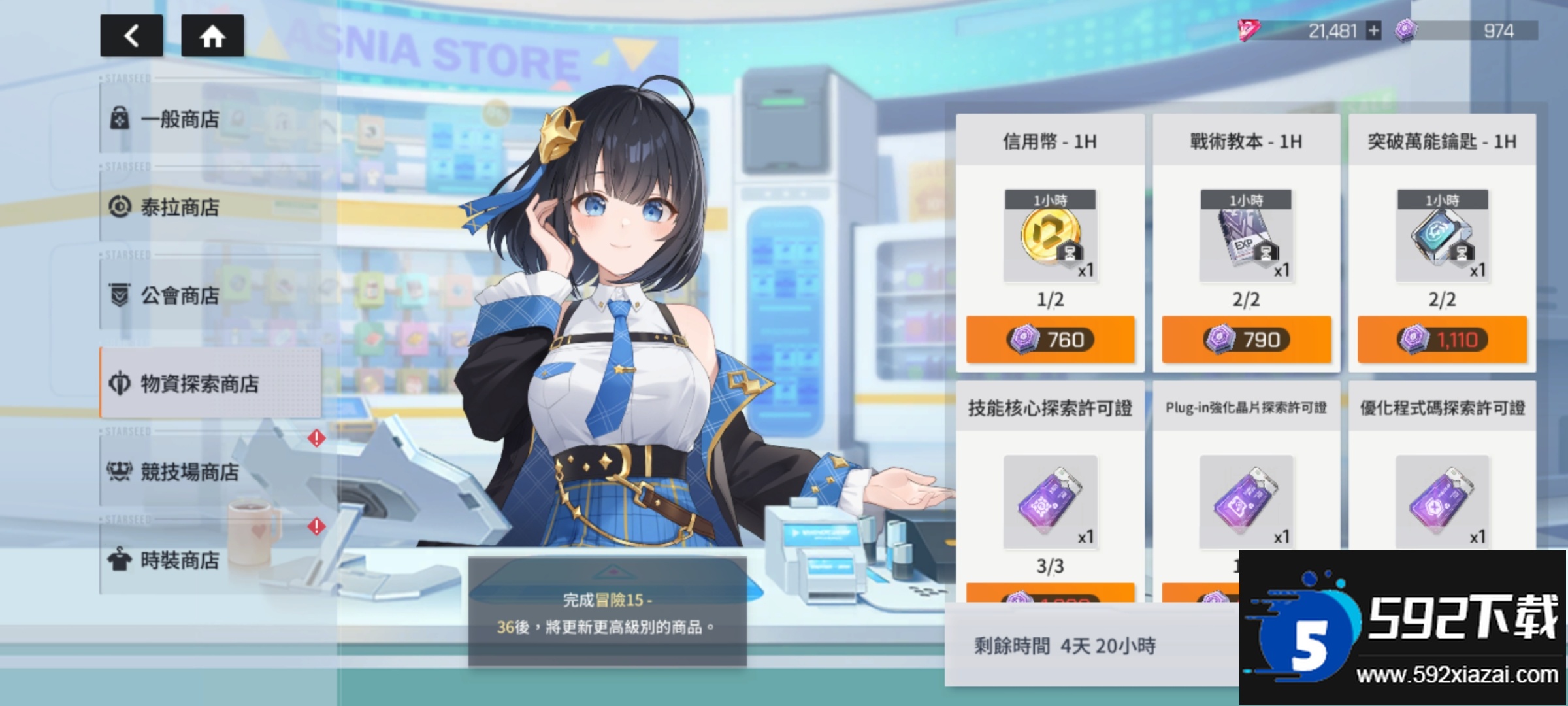Open the 競技場商店 tab
The height and width of the screenshot is (706, 1568).
[x=210, y=471]
